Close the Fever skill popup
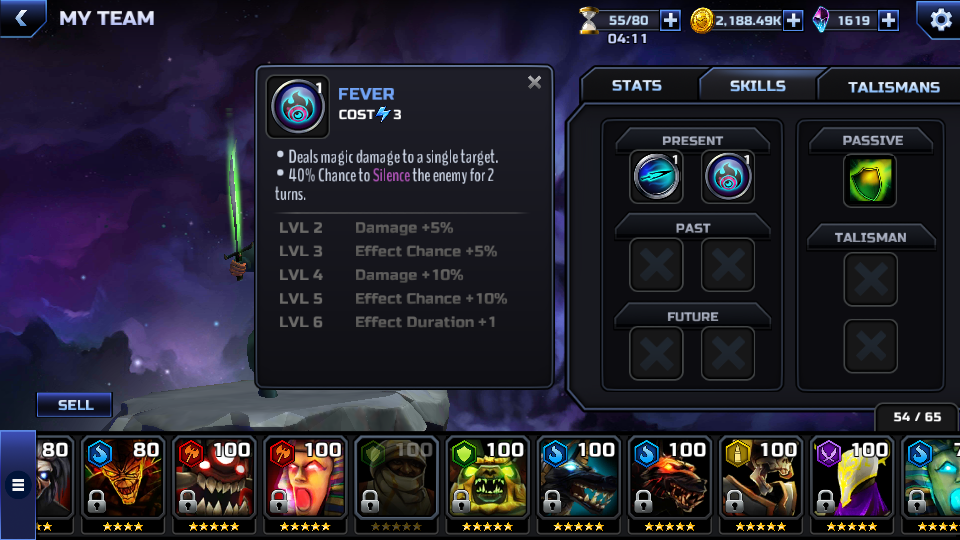The height and width of the screenshot is (540, 960). point(535,83)
